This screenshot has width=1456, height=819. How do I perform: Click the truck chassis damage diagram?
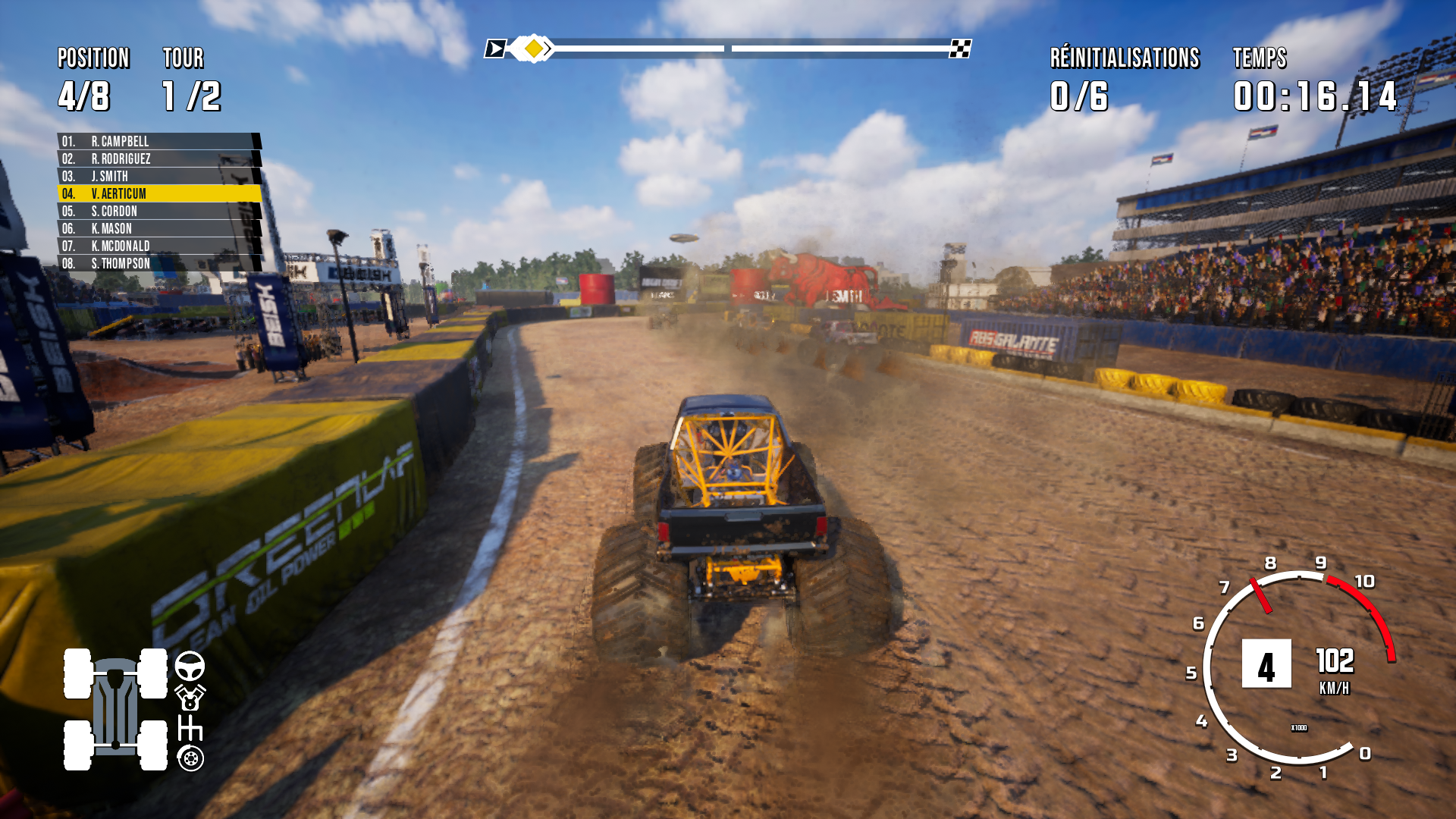tap(115, 710)
